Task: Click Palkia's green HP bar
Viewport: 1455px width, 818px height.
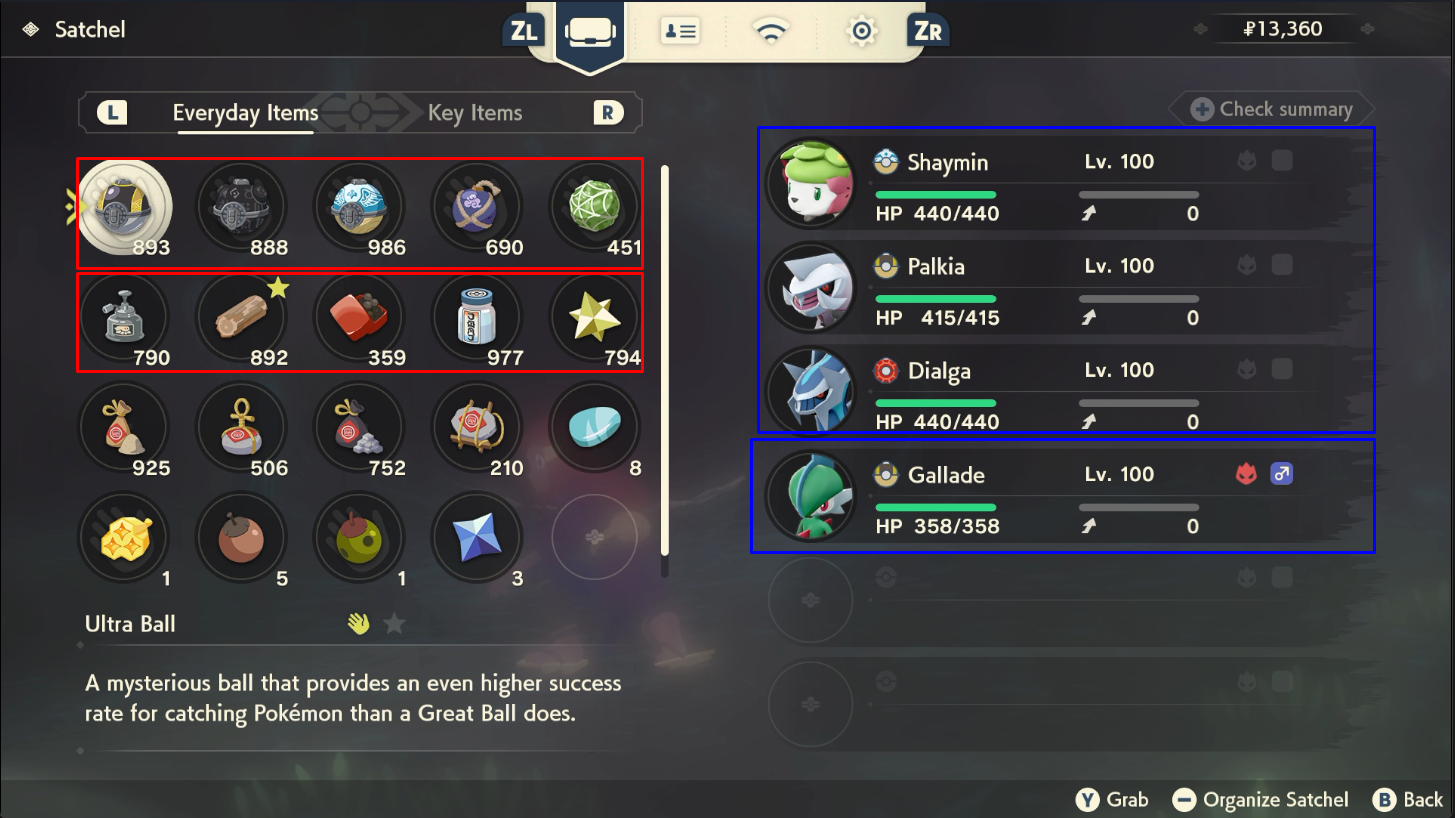Action: coord(935,297)
